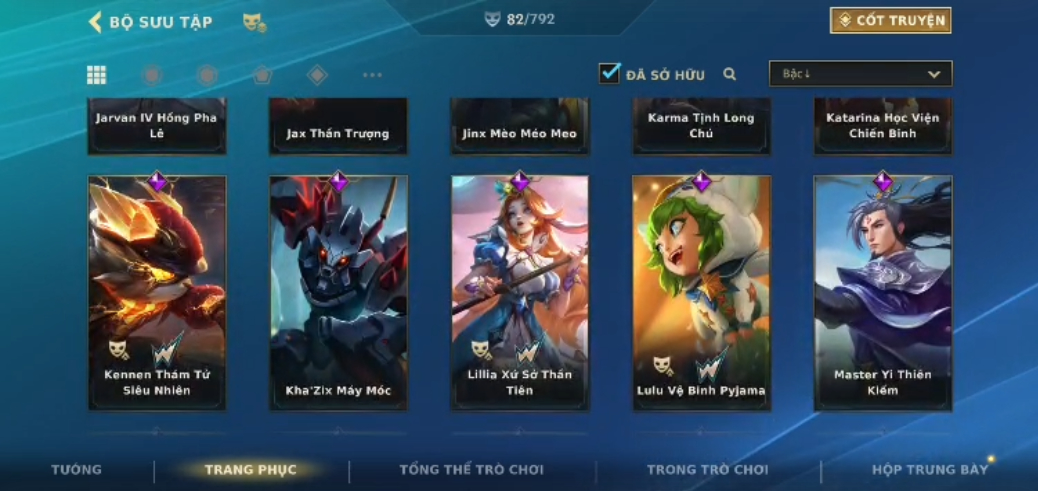
Task: Select the Trang Phục tab
Action: click(x=250, y=470)
